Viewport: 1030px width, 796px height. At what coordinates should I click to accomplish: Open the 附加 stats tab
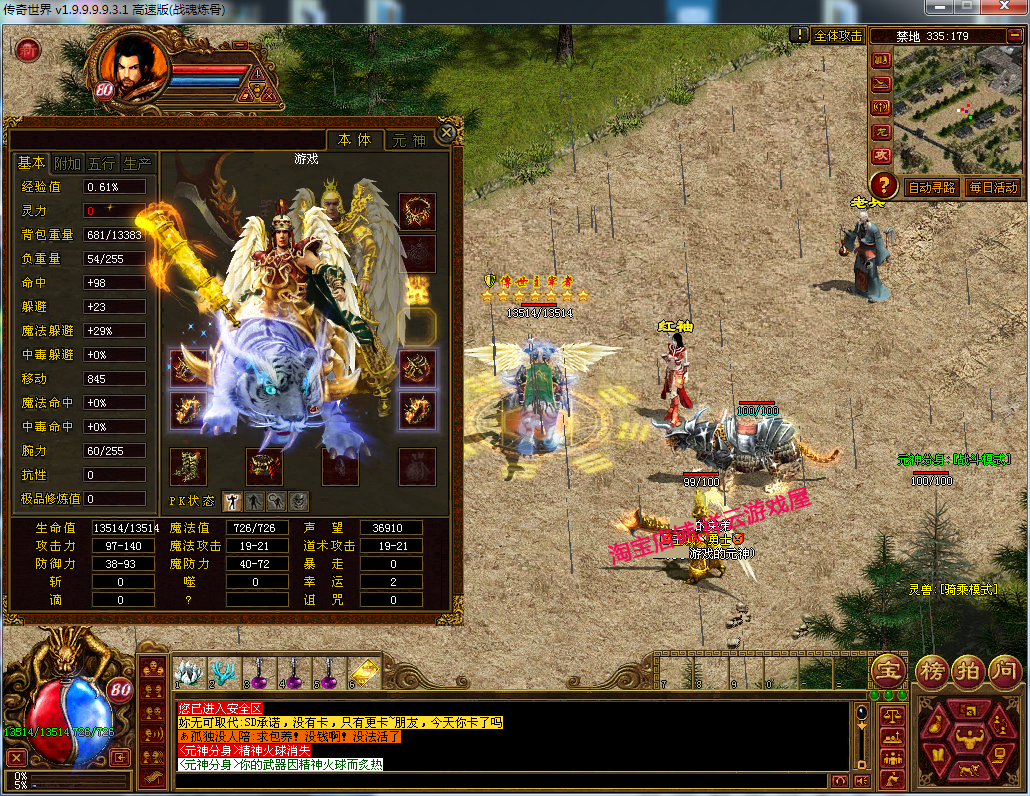click(67, 163)
